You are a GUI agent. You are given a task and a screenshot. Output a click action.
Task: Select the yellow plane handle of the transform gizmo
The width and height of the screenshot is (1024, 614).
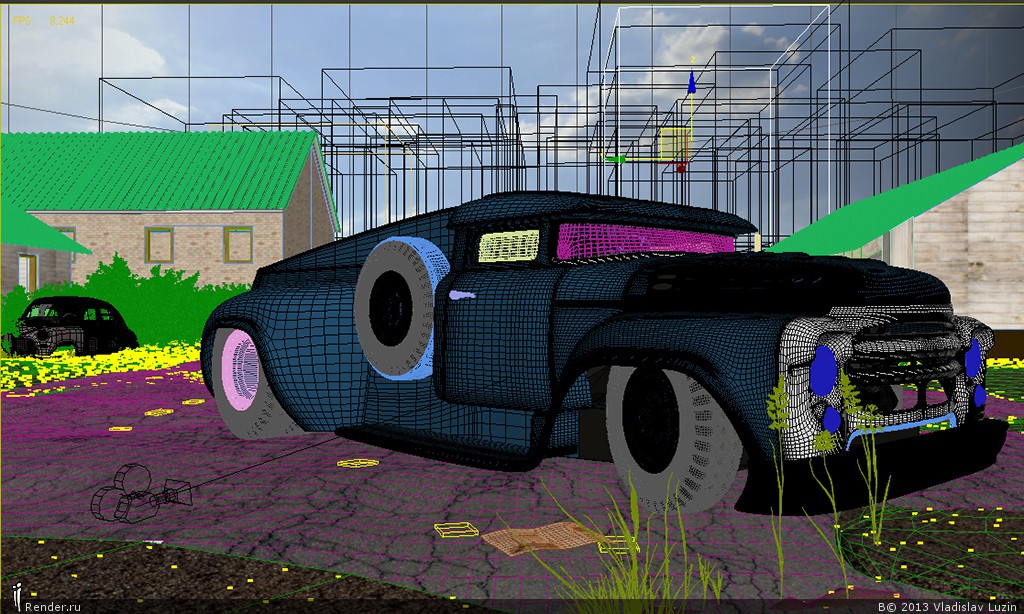[674, 144]
